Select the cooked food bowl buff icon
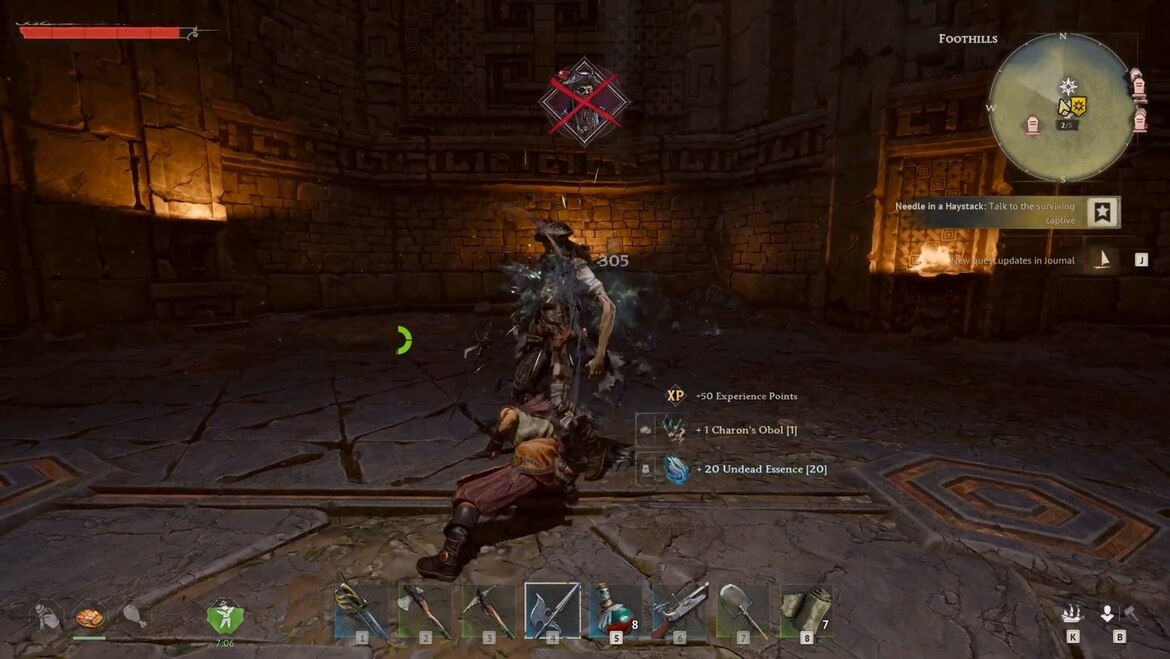The height and width of the screenshot is (659, 1170). click(x=90, y=614)
